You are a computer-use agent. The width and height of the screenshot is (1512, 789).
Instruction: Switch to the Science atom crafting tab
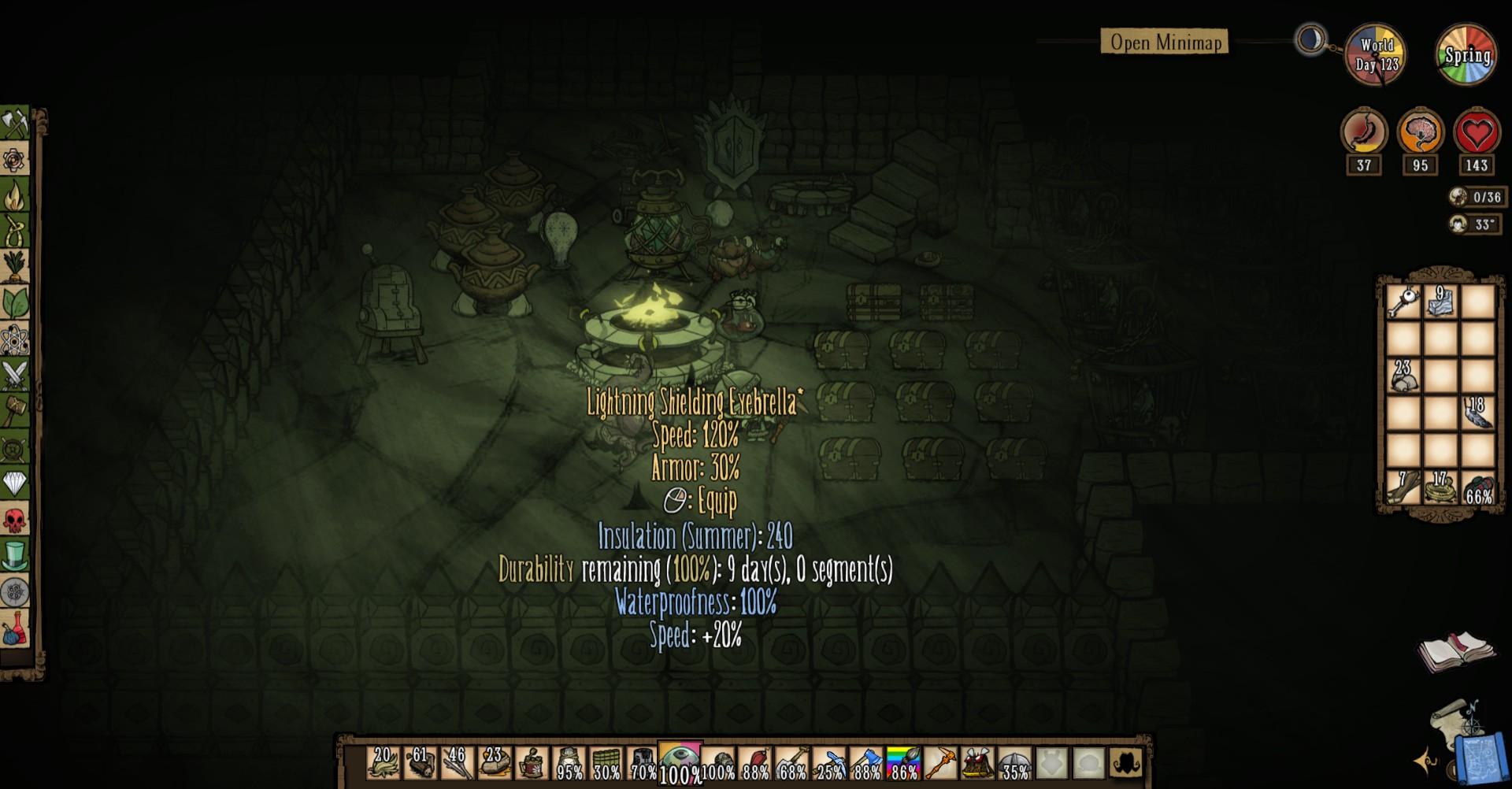15,339
